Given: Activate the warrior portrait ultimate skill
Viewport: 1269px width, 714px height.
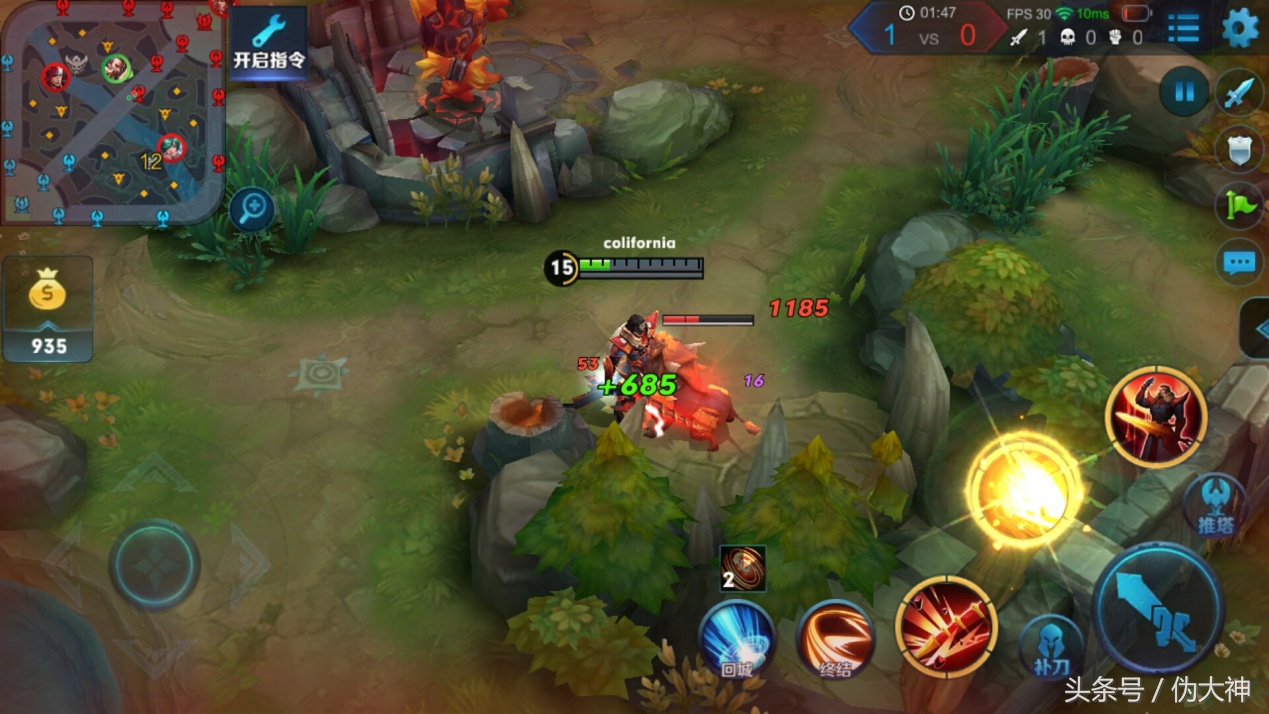Looking at the screenshot, I should click(1155, 416).
